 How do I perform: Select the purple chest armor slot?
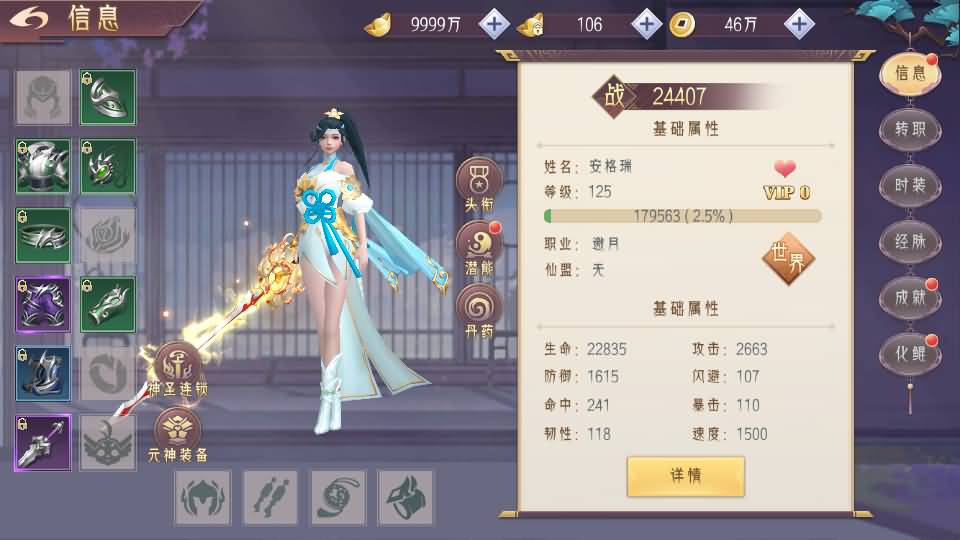pos(43,305)
